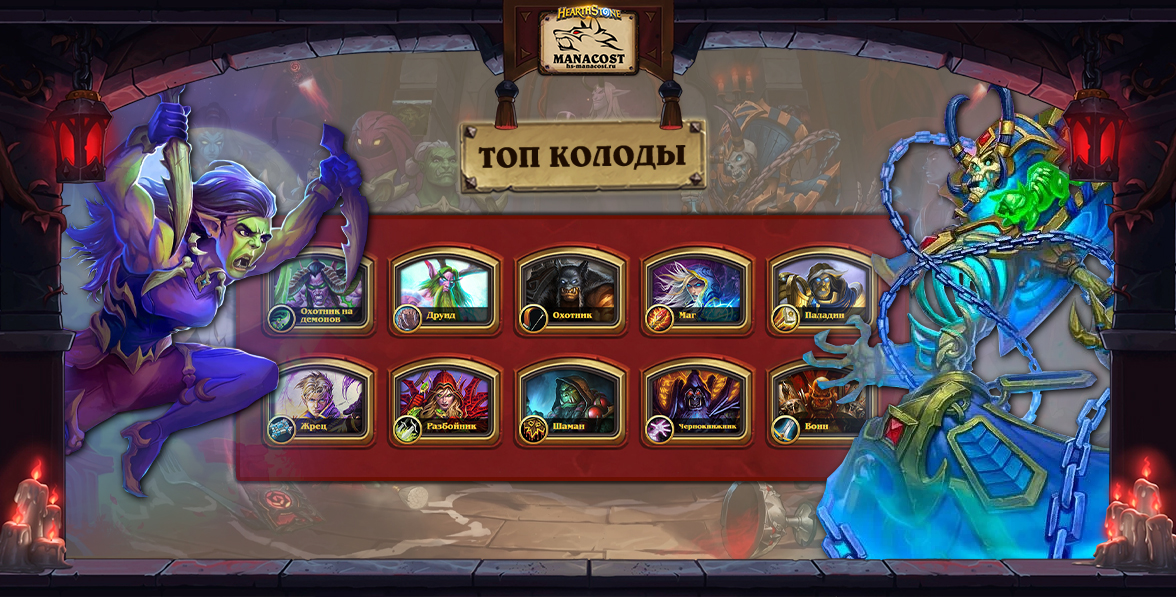Click the Hearthstone Manacost logo sign
Viewport: 1176px width, 597px height.
coord(588,42)
